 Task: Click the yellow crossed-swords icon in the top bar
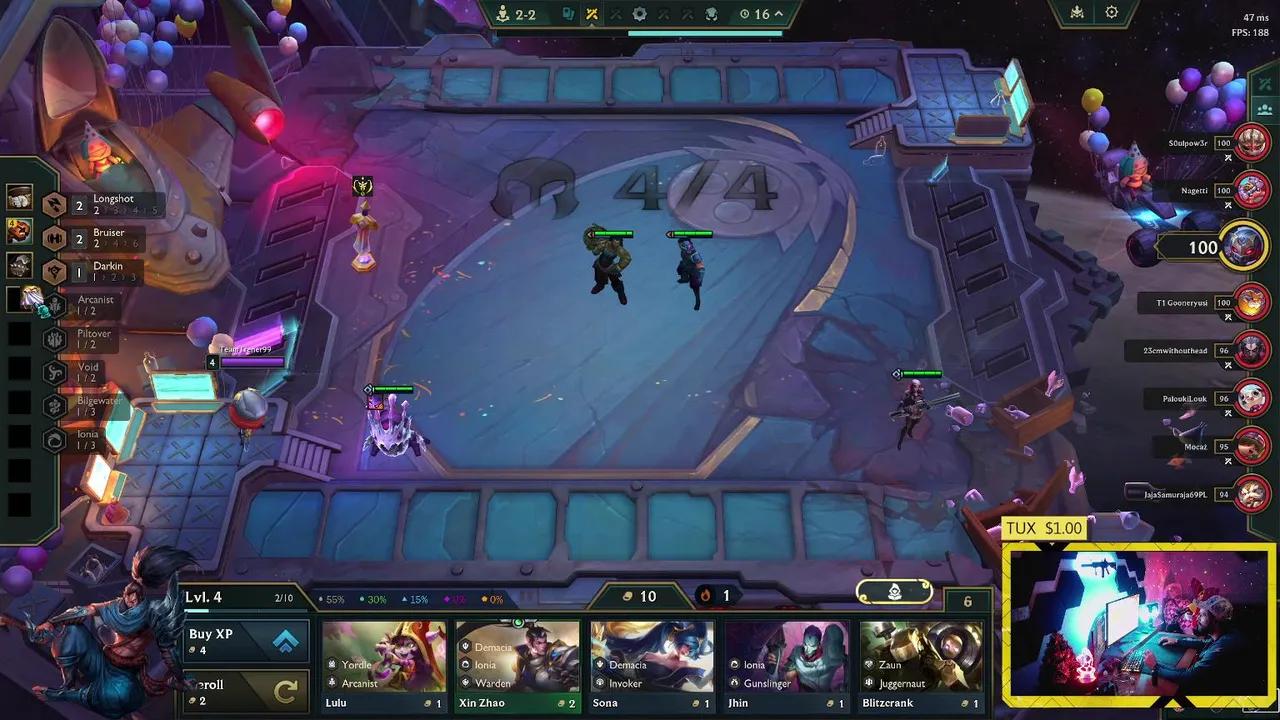pyautogui.click(x=592, y=14)
